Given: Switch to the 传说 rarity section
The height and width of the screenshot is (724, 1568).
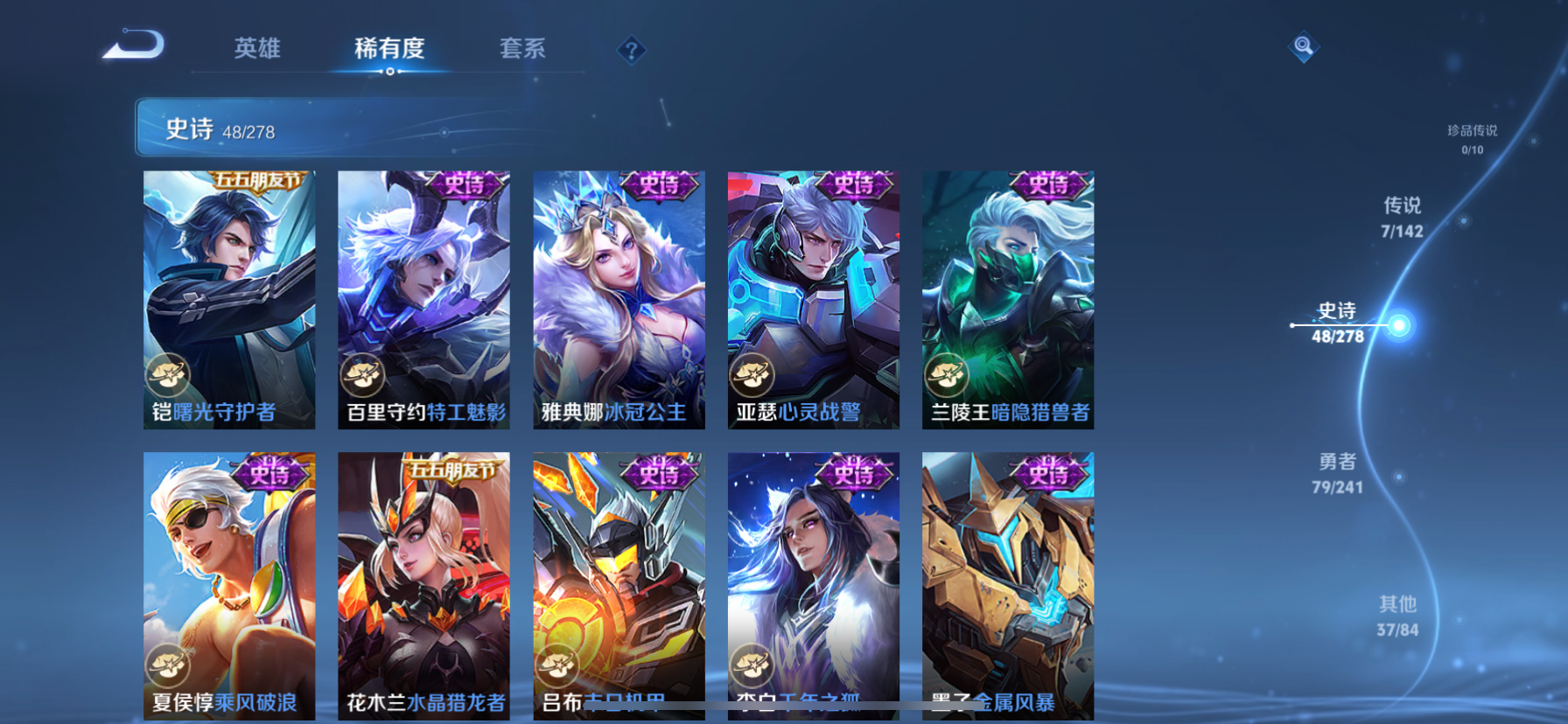Looking at the screenshot, I should point(1402,218).
